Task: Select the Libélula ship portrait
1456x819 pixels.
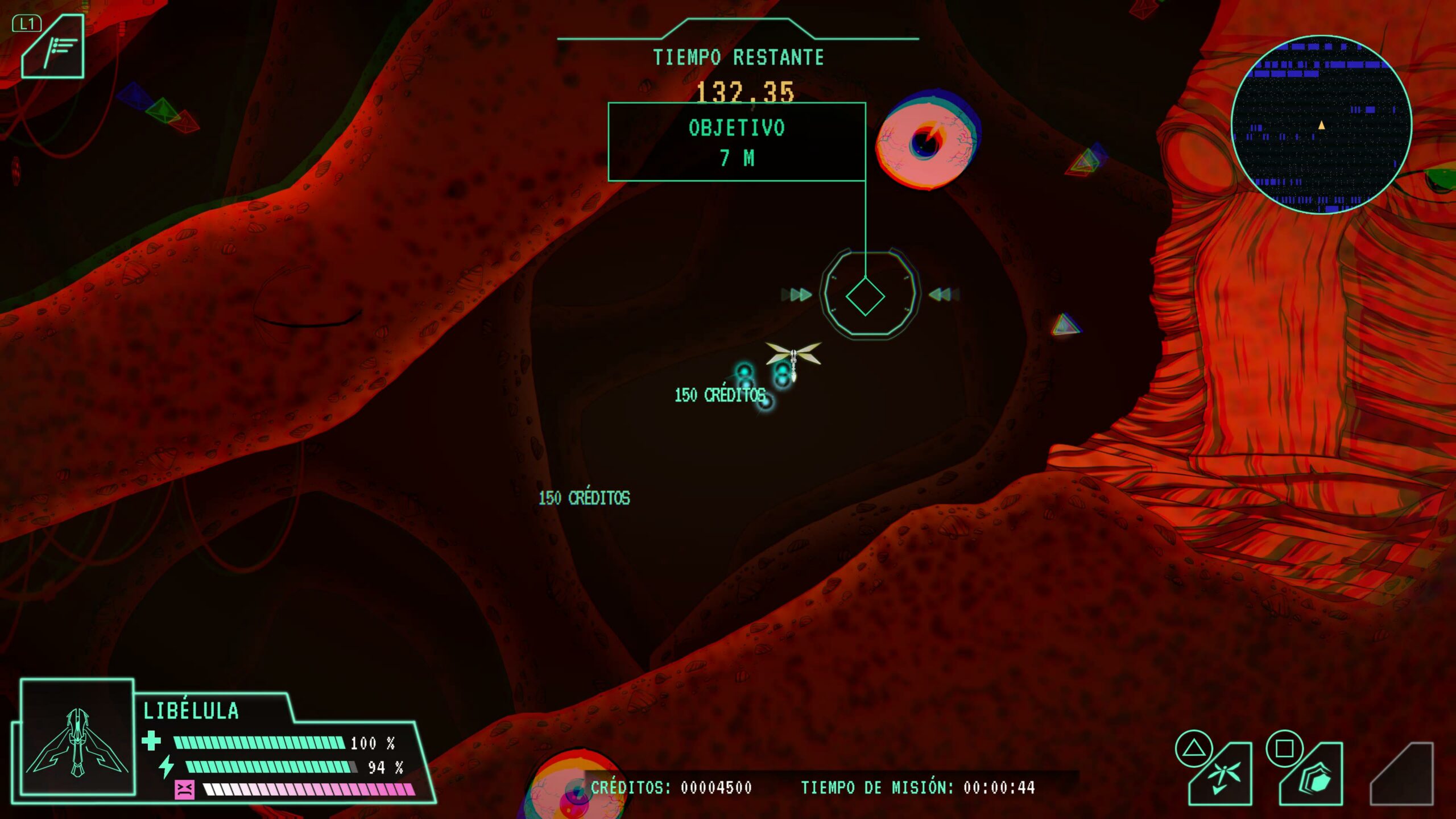Action: (77, 738)
